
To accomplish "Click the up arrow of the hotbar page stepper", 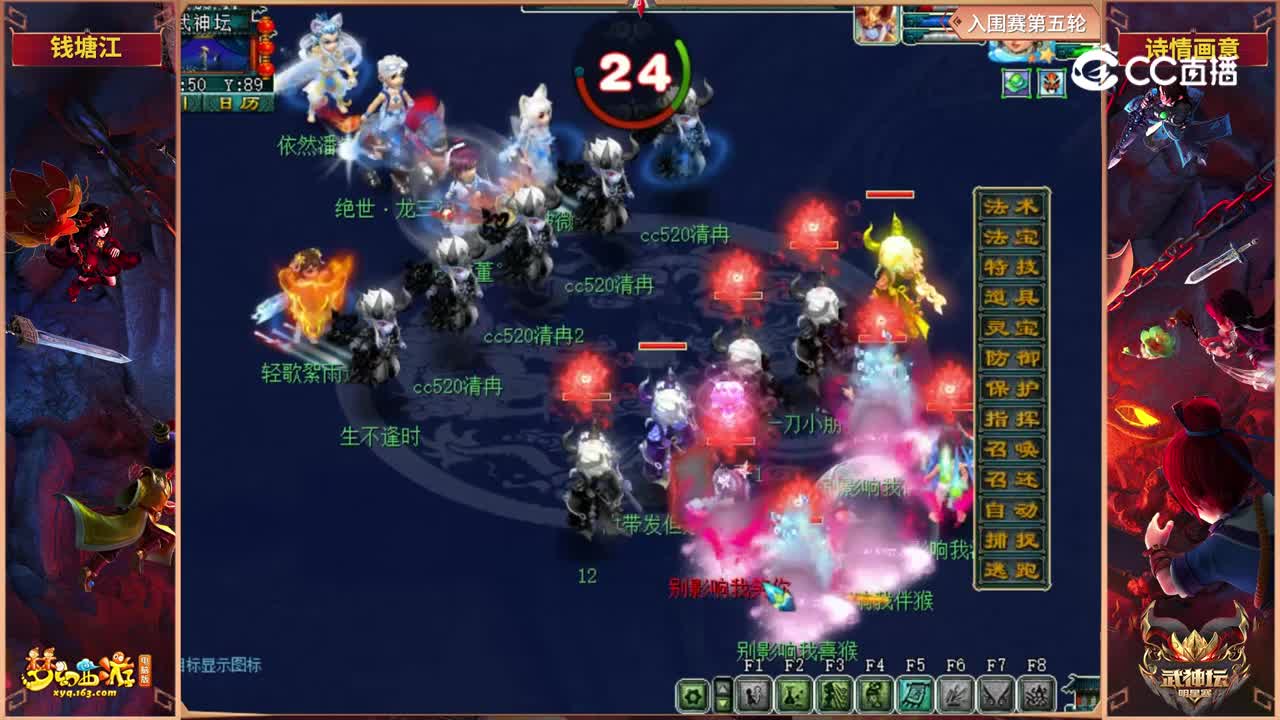I will click(722, 687).
